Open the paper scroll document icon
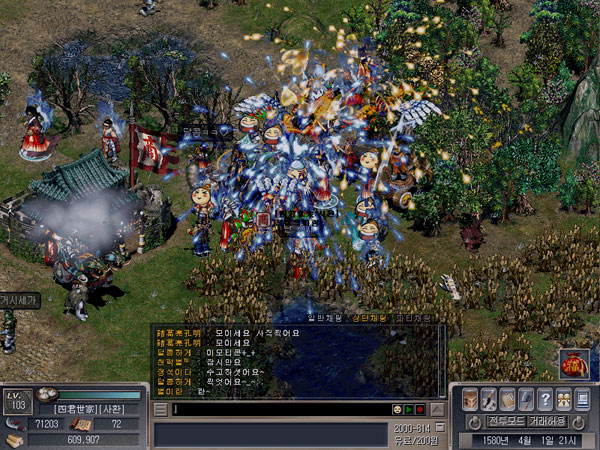This screenshot has height=450, width=600. [507, 399]
